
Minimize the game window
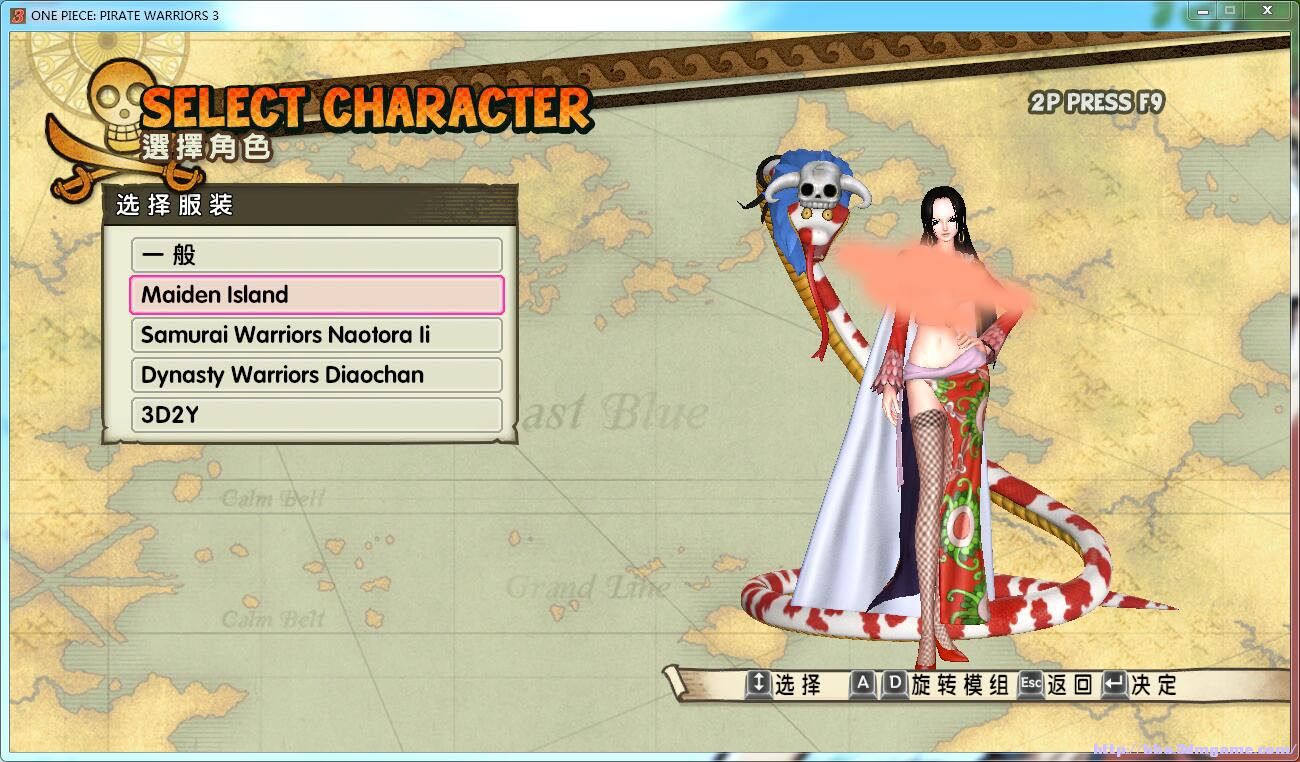point(1201,11)
